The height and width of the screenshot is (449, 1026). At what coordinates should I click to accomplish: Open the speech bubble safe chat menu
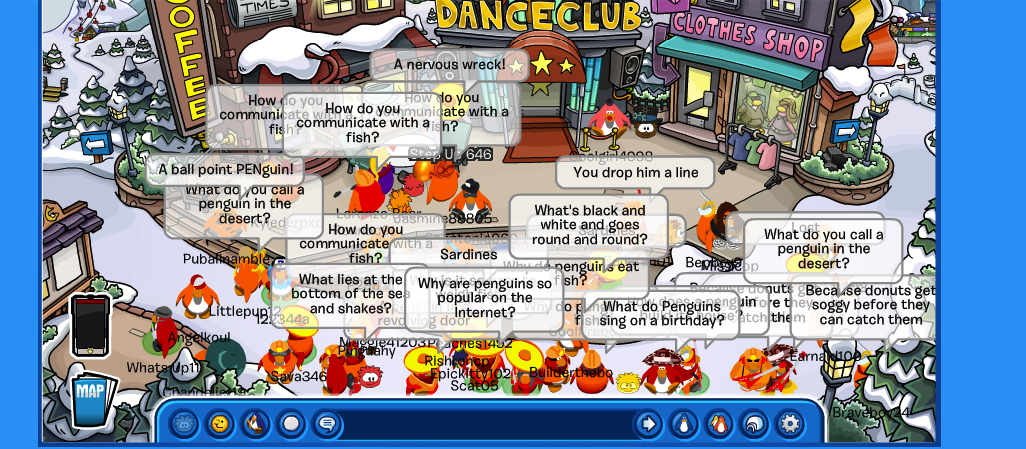tap(326, 424)
